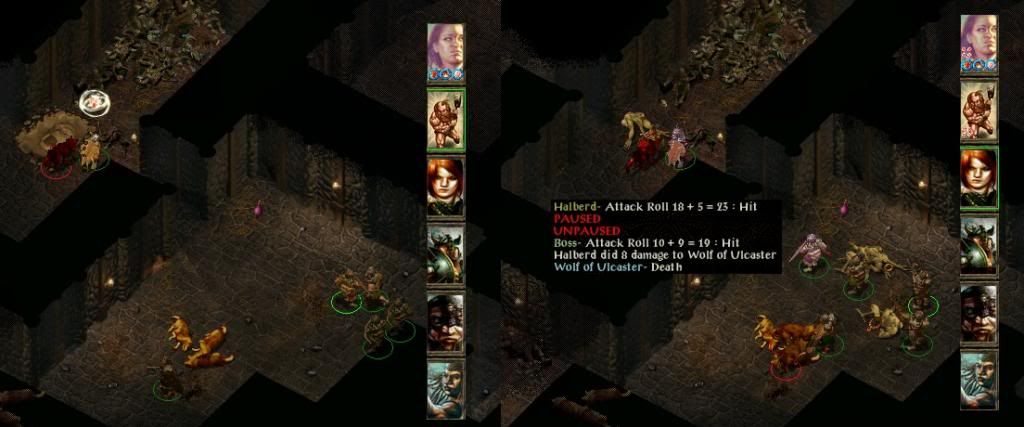Select the axe-wielding dwarf portrait in left screenshot
The width and height of the screenshot is (1024, 427).
tap(446, 119)
